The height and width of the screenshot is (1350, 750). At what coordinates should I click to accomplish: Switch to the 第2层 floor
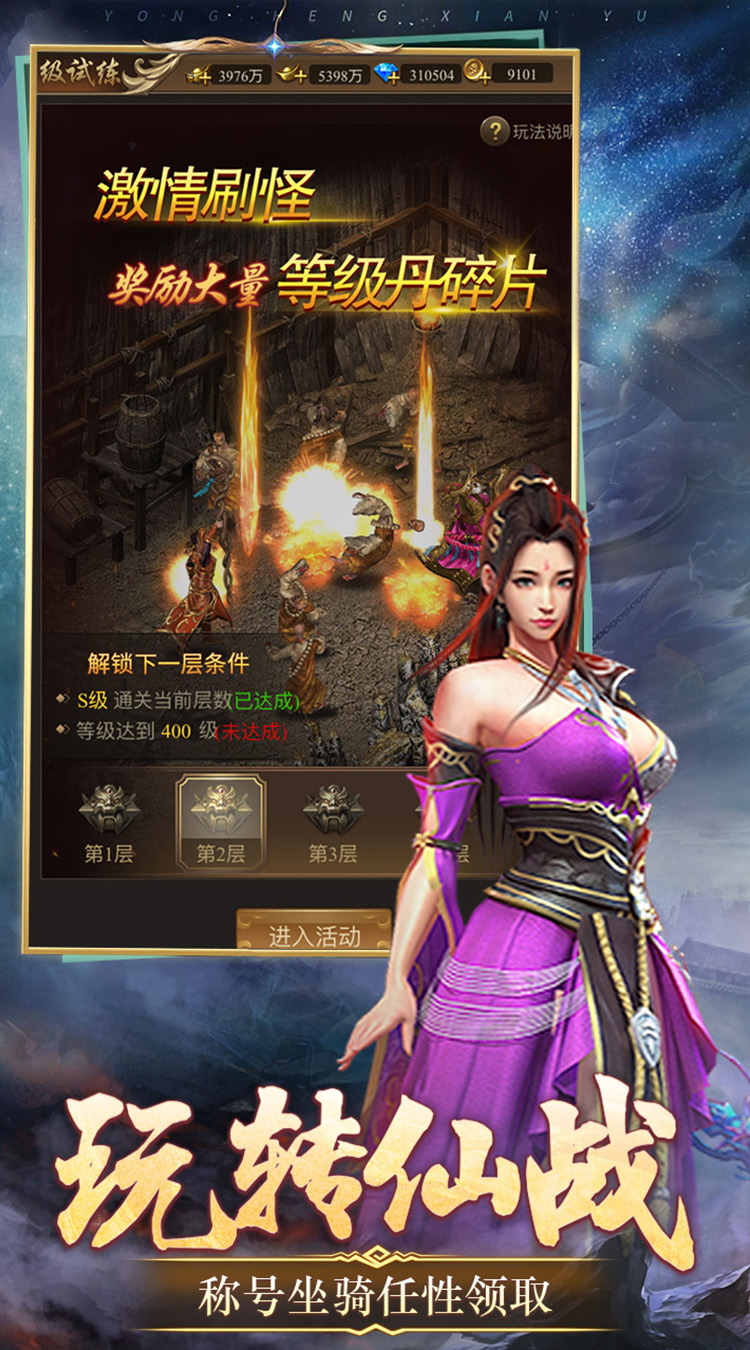click(x=221, y=823)
